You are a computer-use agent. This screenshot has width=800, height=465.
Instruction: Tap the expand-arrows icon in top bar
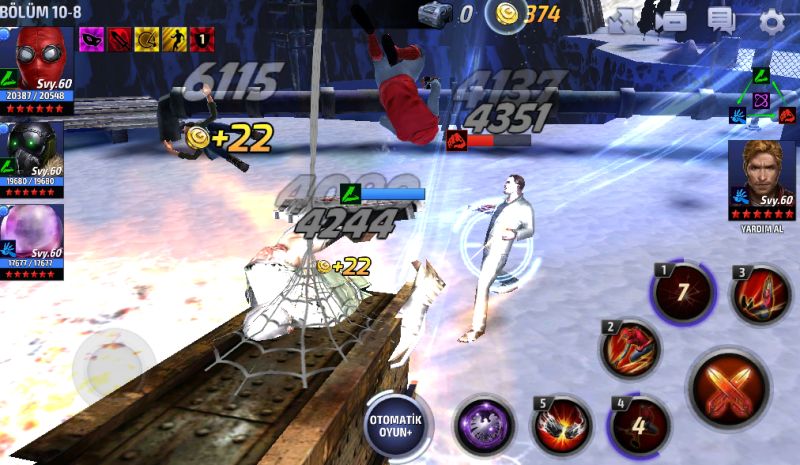coord(622,21)
